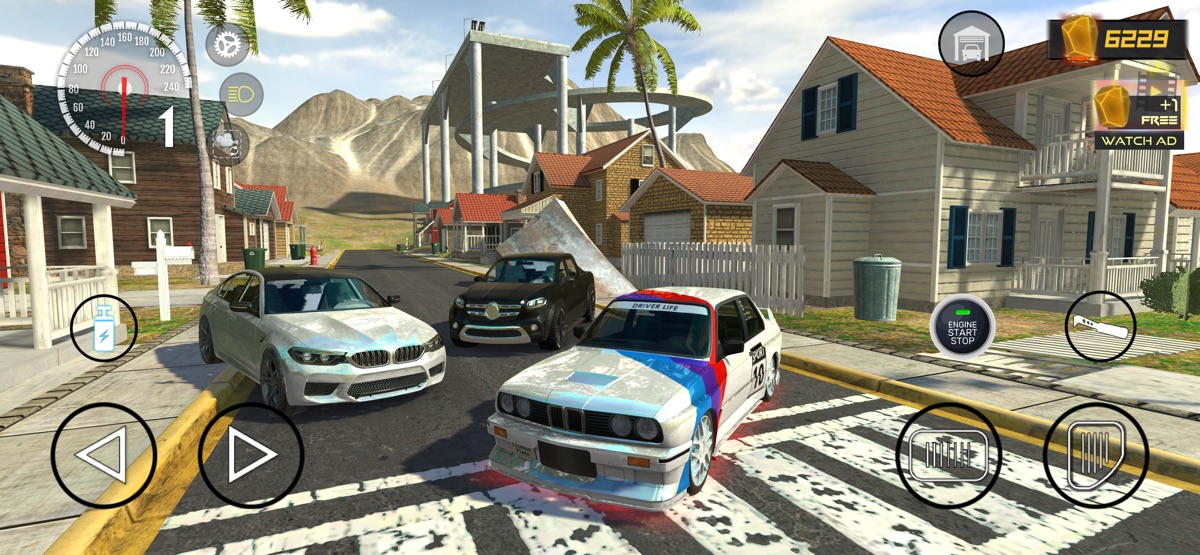Steer right with the right arrow
Screen dimensions: 1200x555
pos(251,455)
